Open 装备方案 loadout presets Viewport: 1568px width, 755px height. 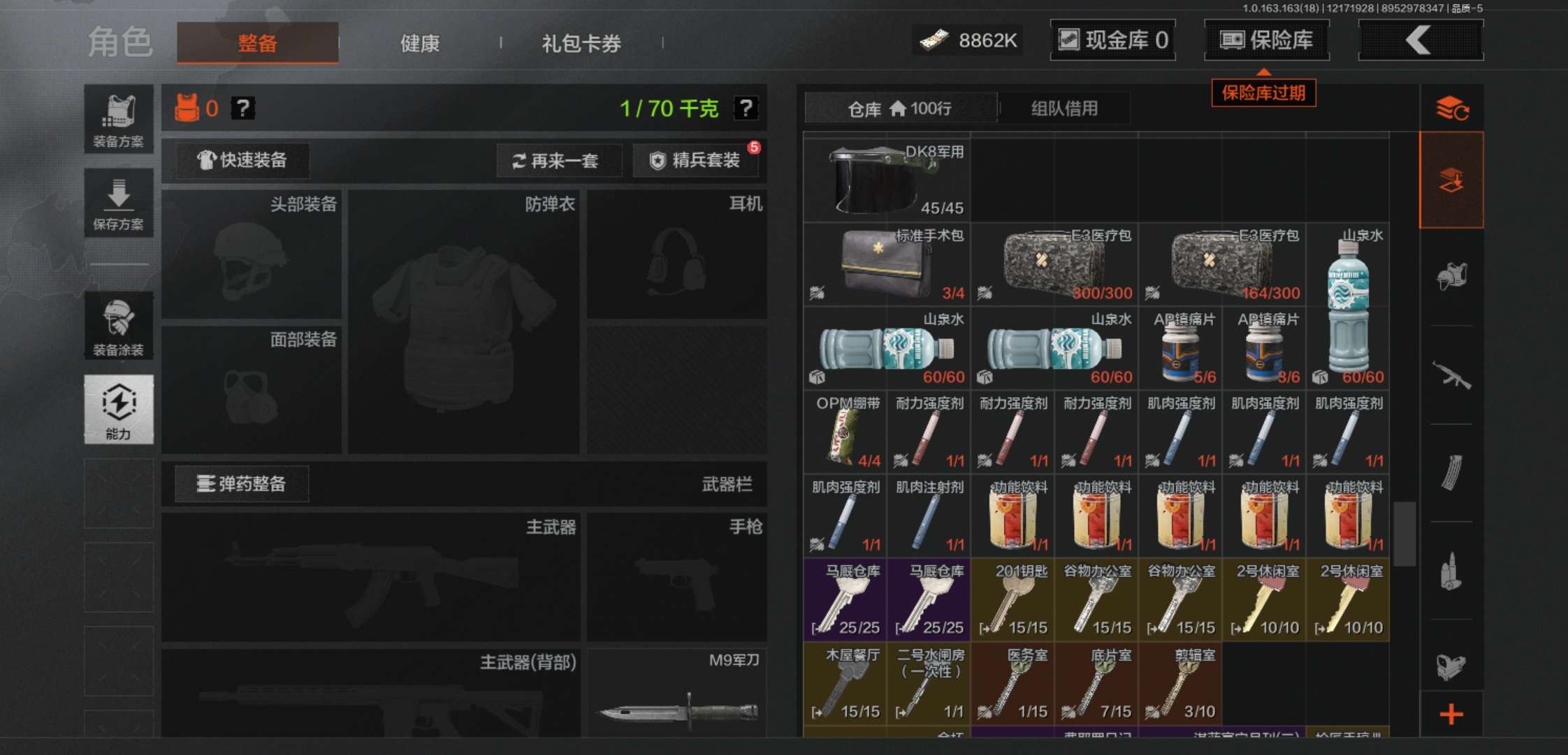tap(119, 120)
